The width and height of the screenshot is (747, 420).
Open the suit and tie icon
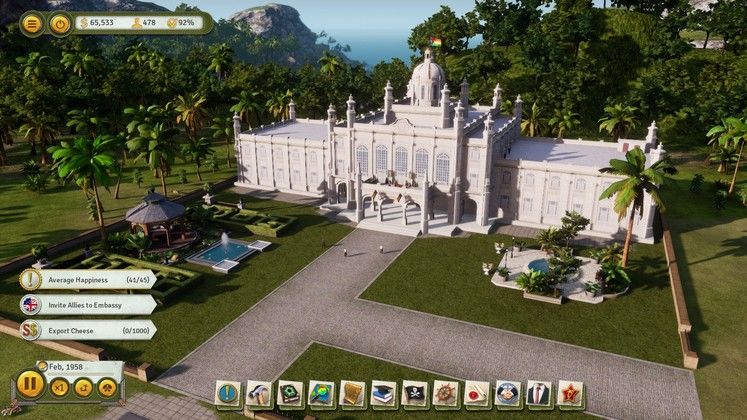point(538,393)
